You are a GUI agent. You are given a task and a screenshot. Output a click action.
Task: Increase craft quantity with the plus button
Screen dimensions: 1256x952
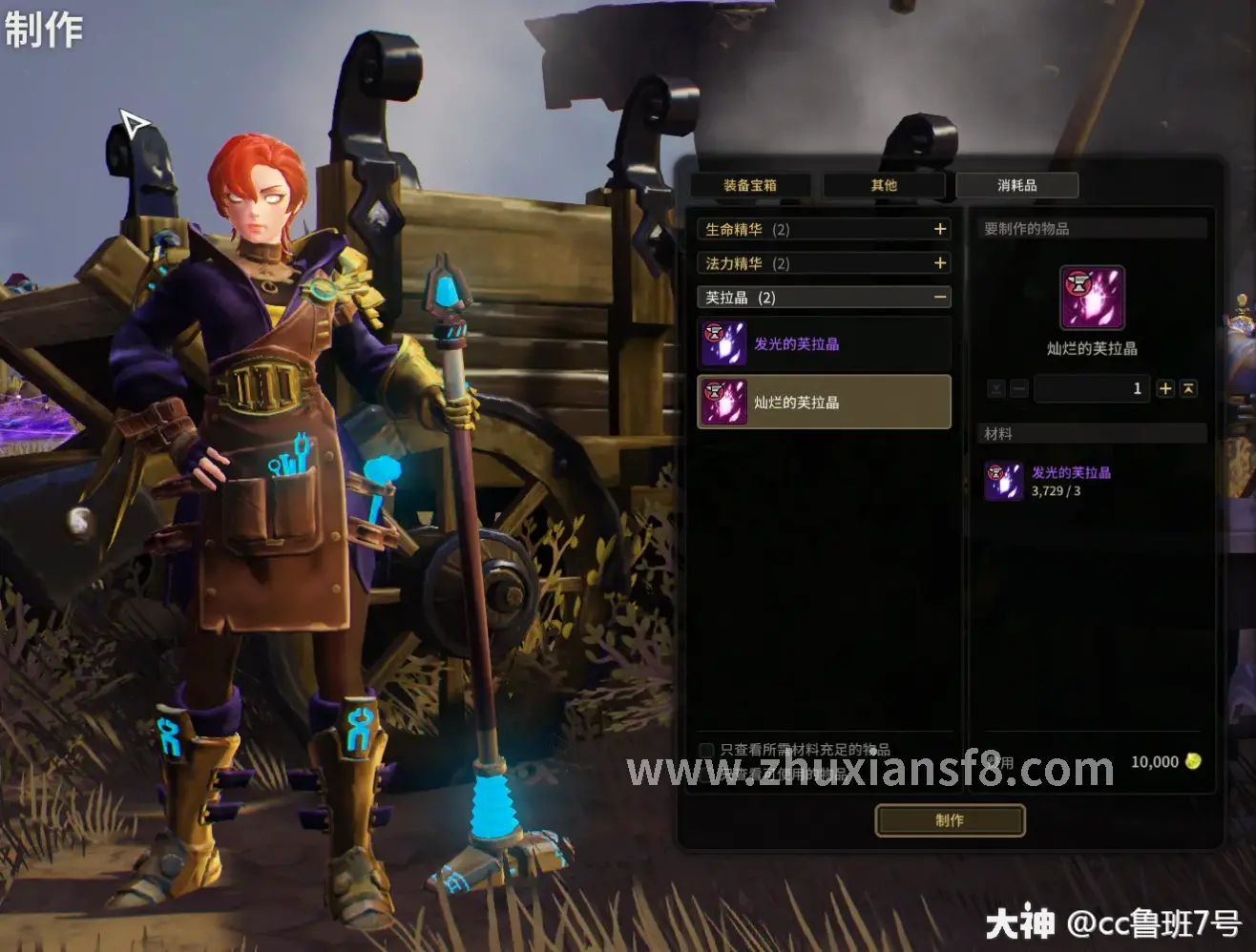pos(1165,388)
